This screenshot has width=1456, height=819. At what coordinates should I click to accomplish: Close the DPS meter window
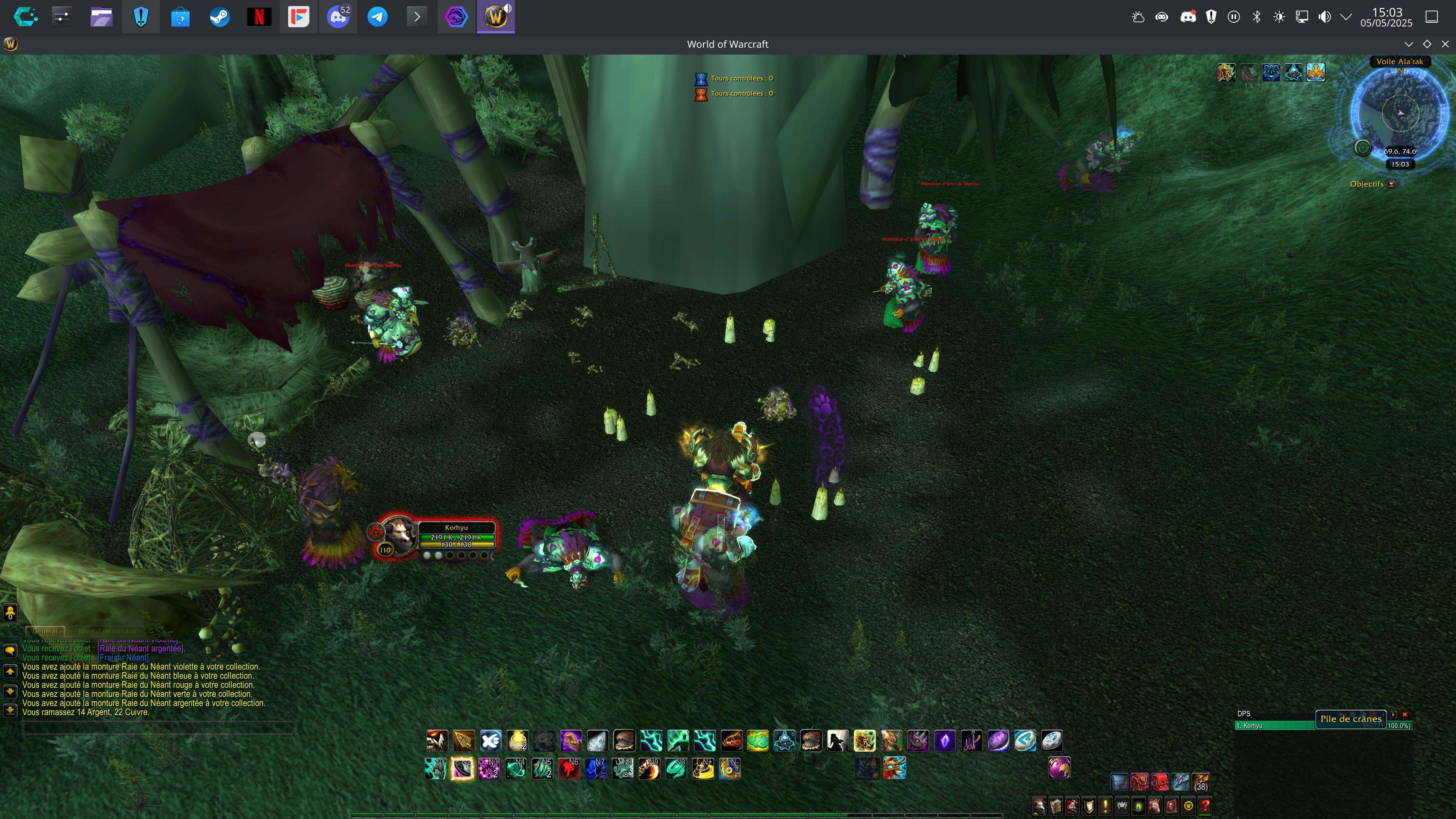pos(1404,714)
